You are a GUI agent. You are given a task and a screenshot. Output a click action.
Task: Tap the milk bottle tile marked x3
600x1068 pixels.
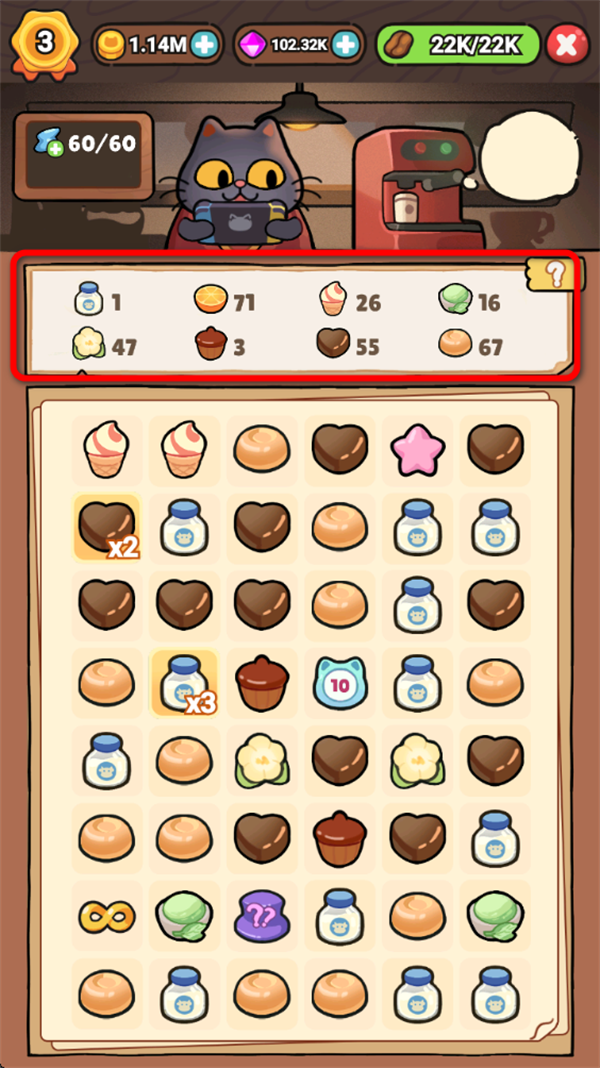click(x=184, y=683)
